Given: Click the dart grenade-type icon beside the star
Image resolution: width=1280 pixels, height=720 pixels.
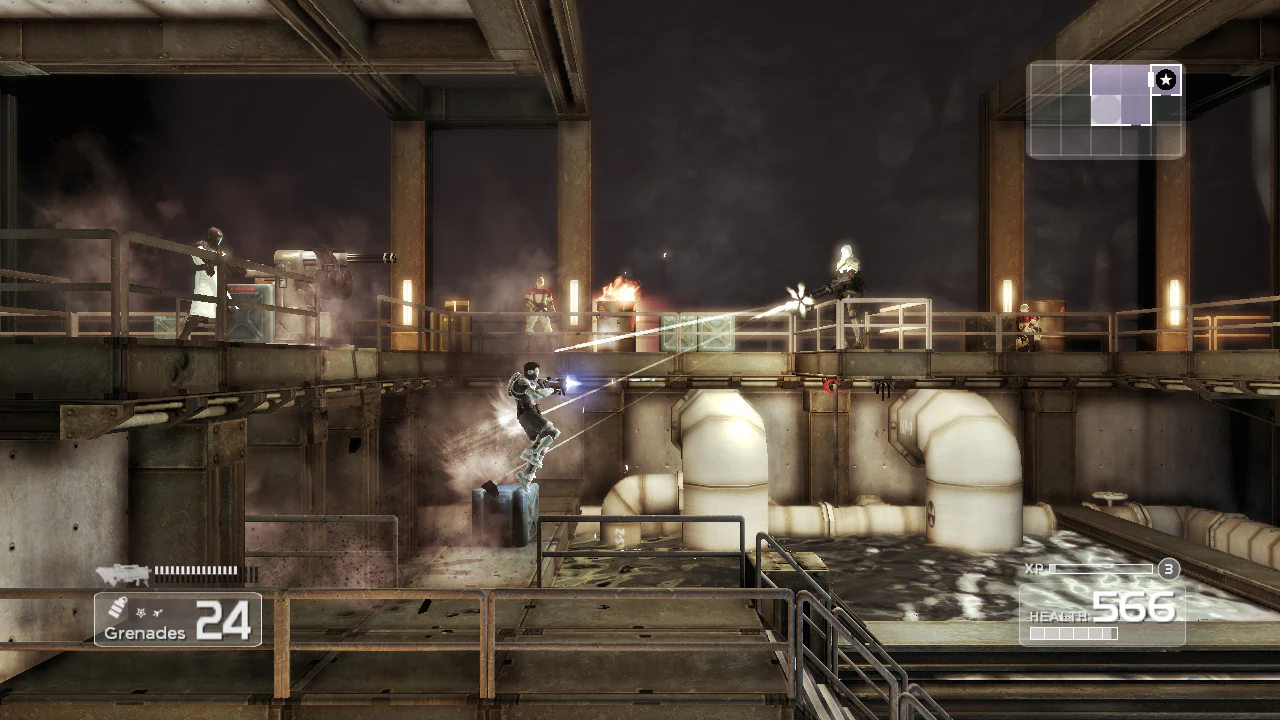Looking at the screenshot, I should [x=157, y=611].
